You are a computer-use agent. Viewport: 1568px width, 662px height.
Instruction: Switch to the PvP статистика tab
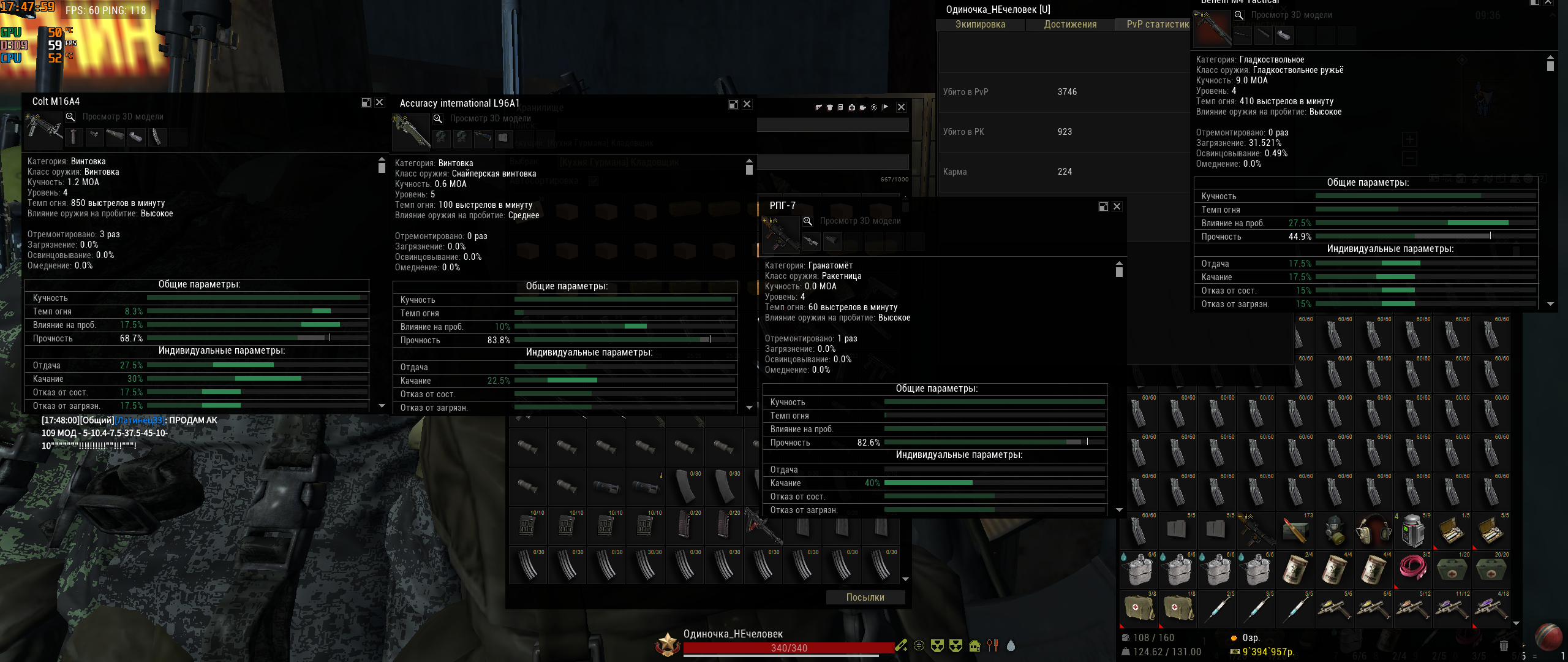pos(1158,25)
